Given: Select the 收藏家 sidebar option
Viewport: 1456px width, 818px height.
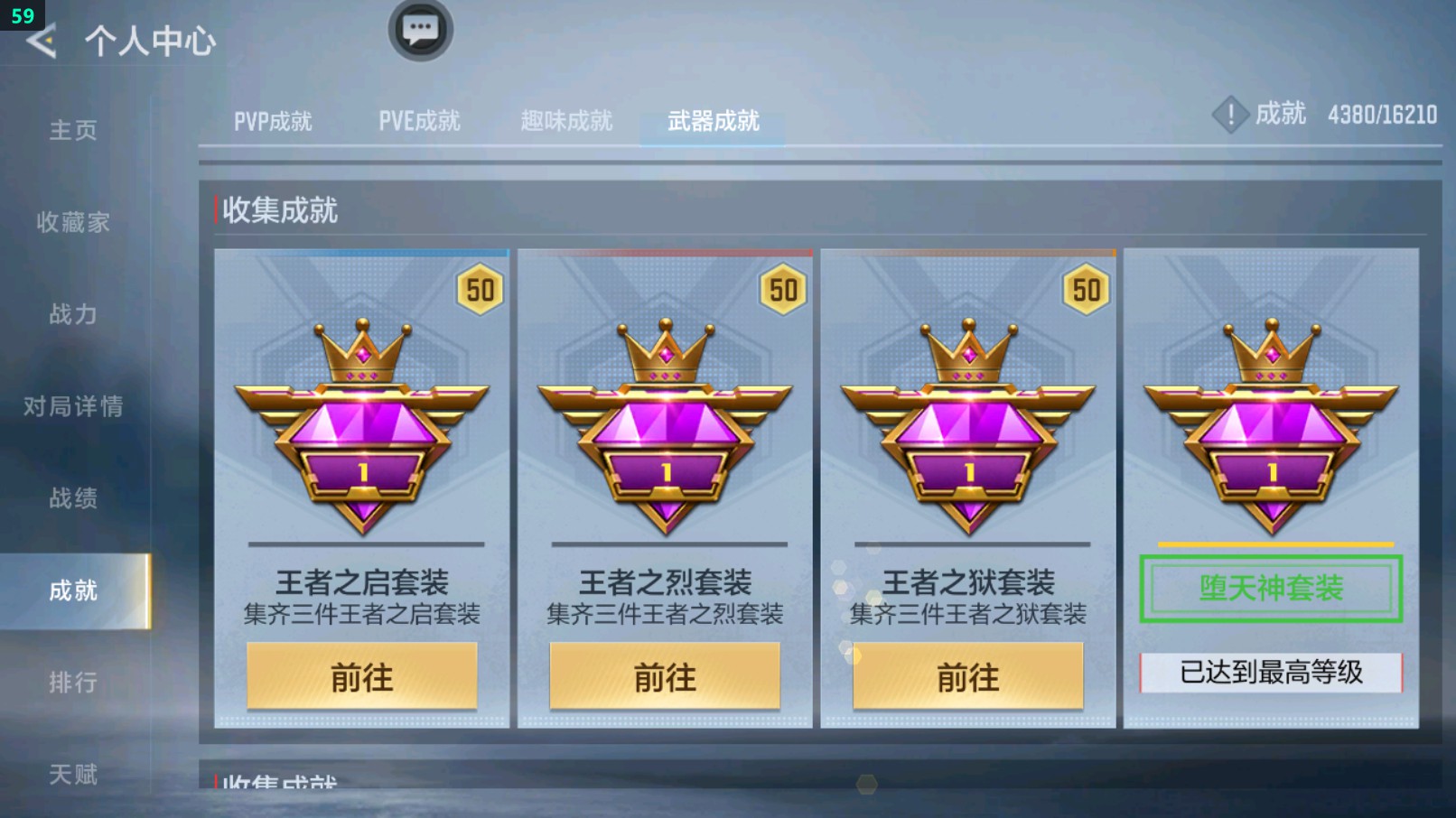Looking at the screenshot, I should tap(72, 223).
